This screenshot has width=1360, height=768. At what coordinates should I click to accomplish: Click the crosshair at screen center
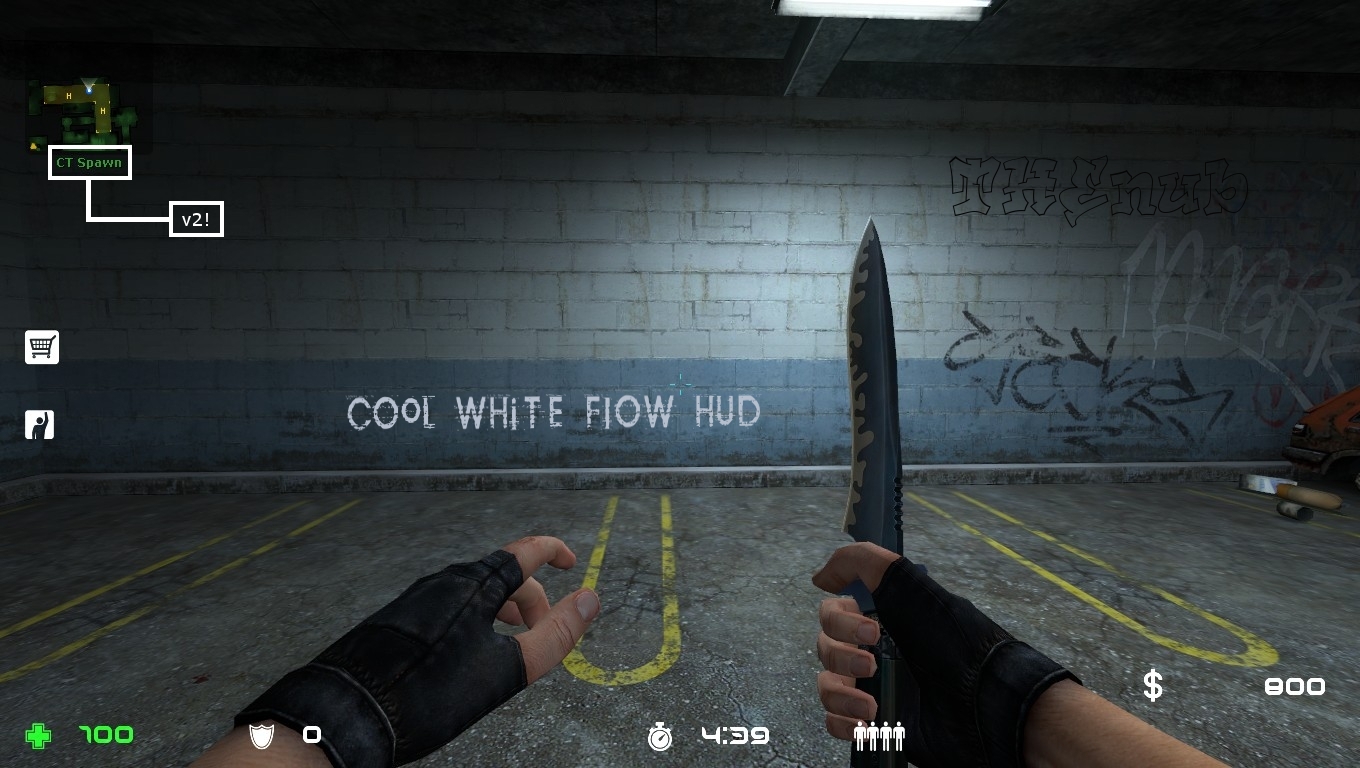[x=680, y=384]
